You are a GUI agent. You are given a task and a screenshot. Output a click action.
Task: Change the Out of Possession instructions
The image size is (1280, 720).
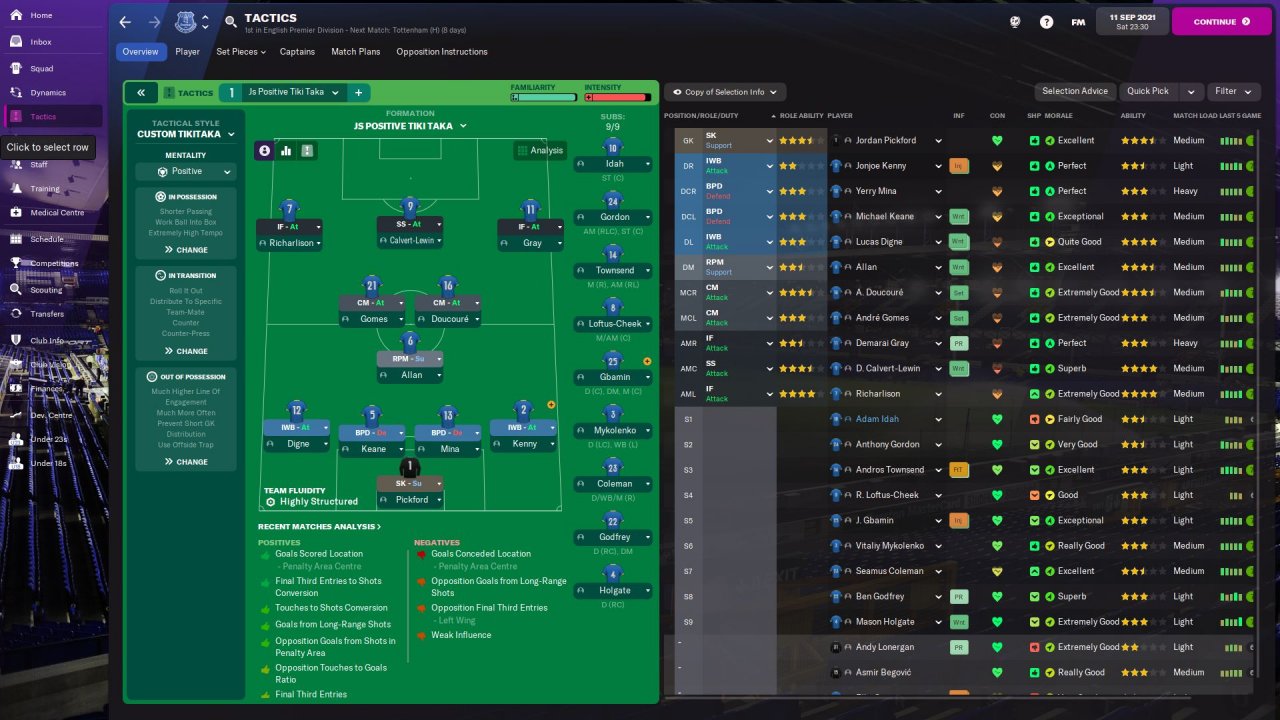click(186, 462)
